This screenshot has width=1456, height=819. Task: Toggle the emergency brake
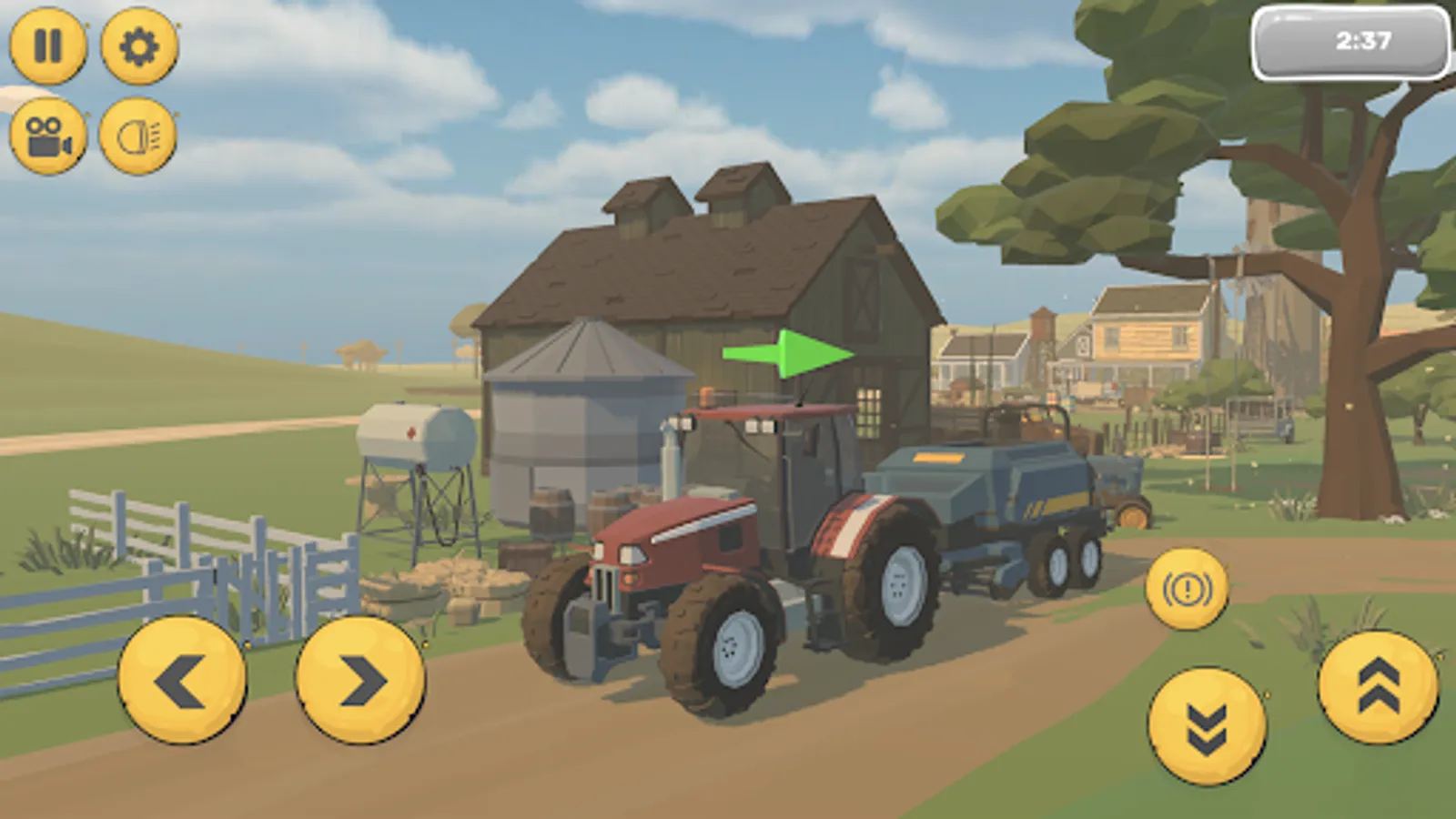point(1187,589)
